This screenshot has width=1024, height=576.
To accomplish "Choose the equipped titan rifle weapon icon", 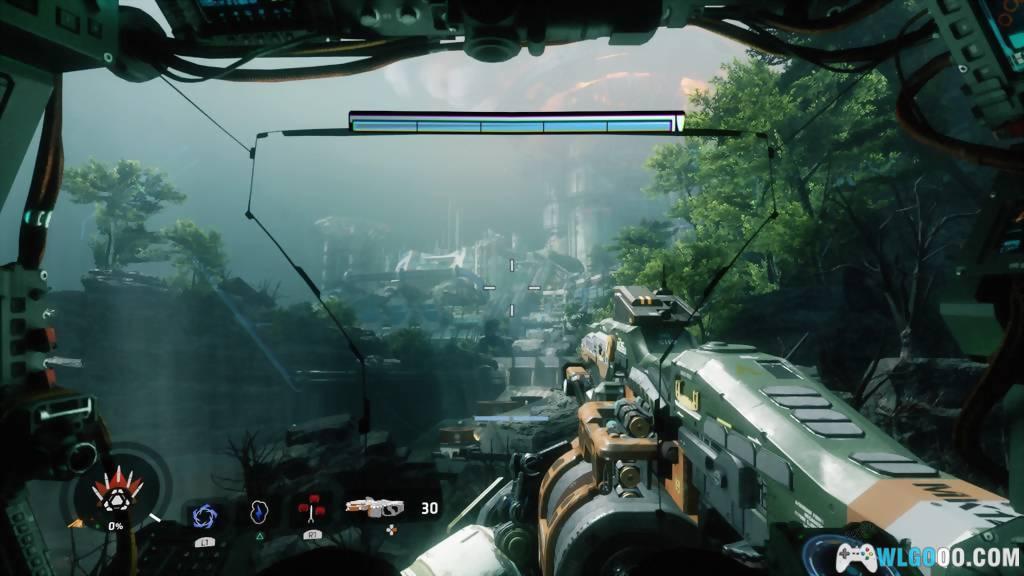I will coord(374,508).
